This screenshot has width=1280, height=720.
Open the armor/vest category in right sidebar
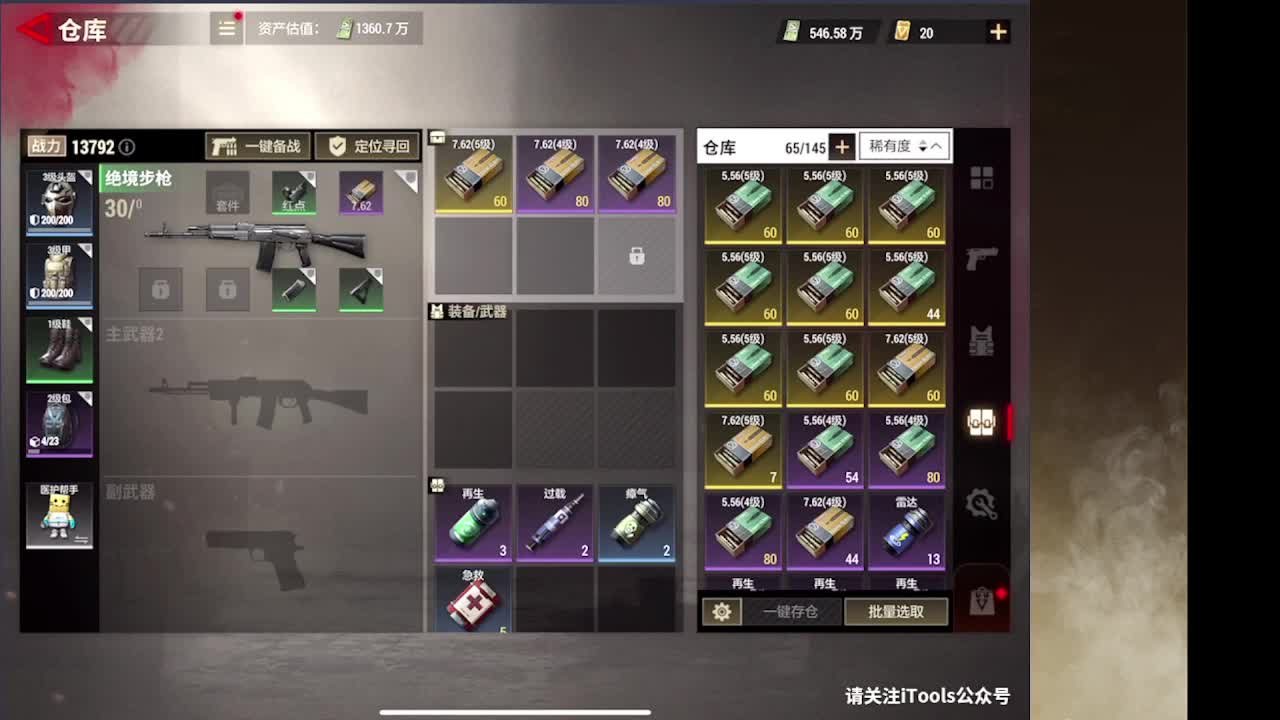(x=982, y=342)
